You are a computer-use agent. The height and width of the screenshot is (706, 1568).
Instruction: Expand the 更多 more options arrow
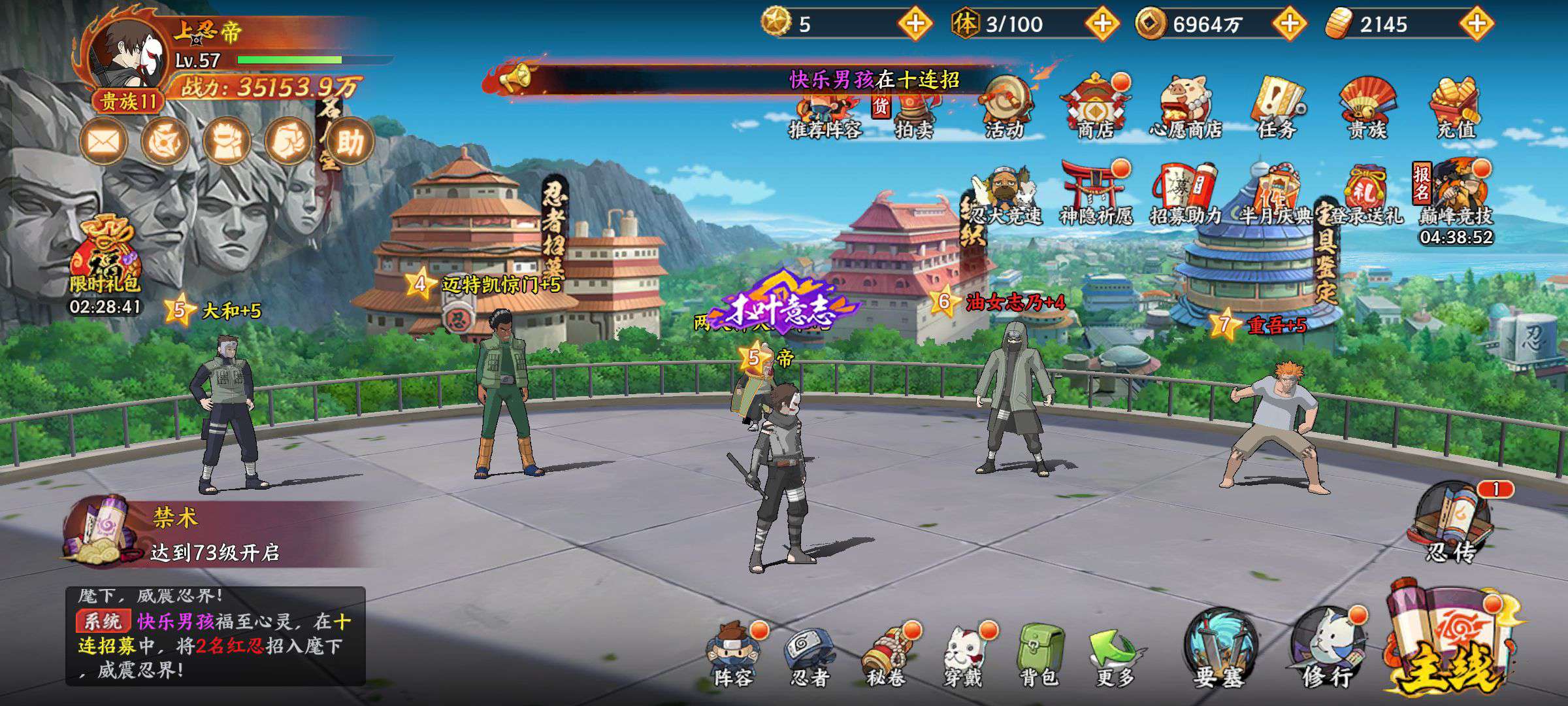coord(1115,654)
